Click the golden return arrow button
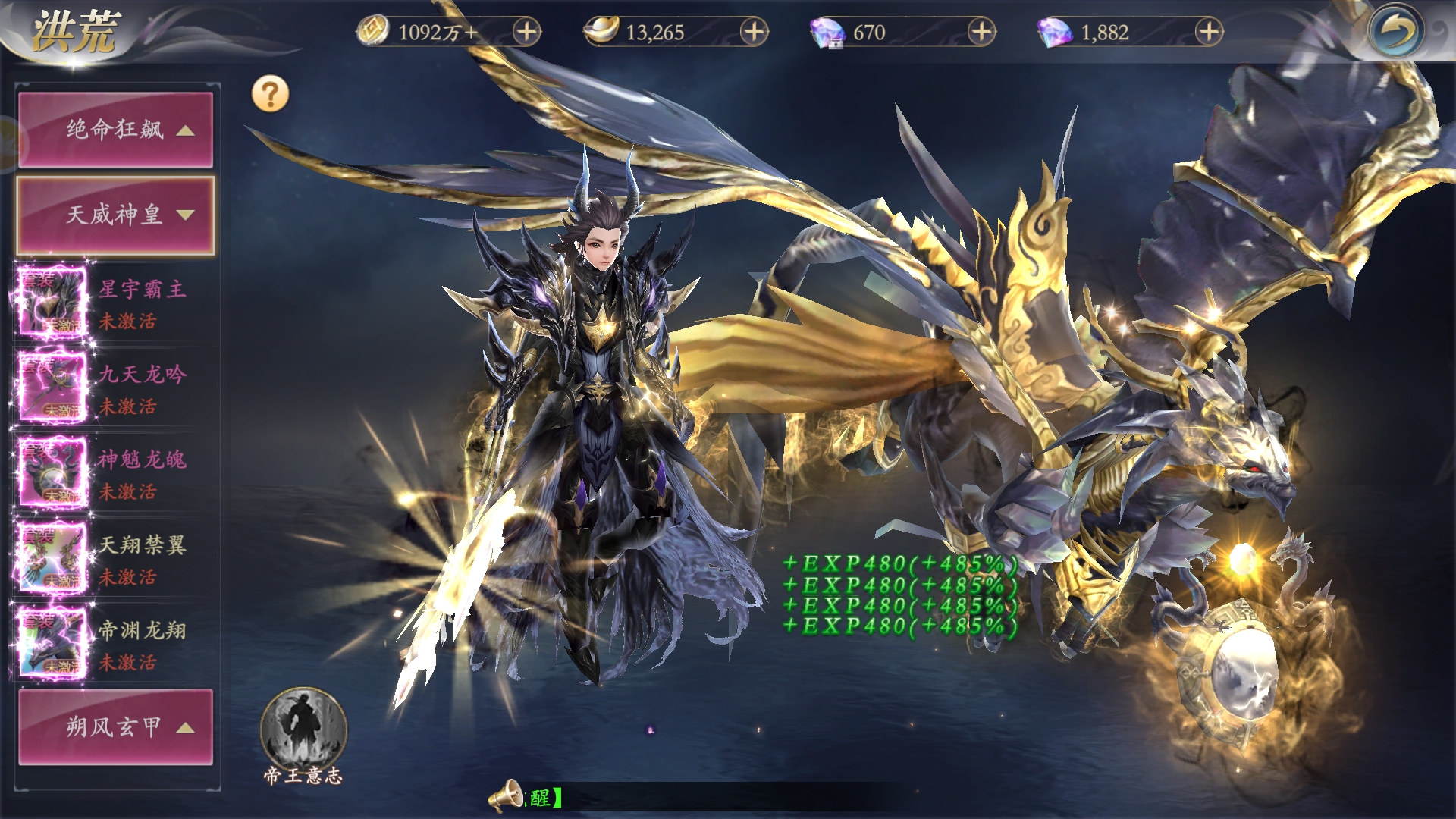Image resolution: width=1456 pixels, height=819 pixels. click(x=1396, y=32)
